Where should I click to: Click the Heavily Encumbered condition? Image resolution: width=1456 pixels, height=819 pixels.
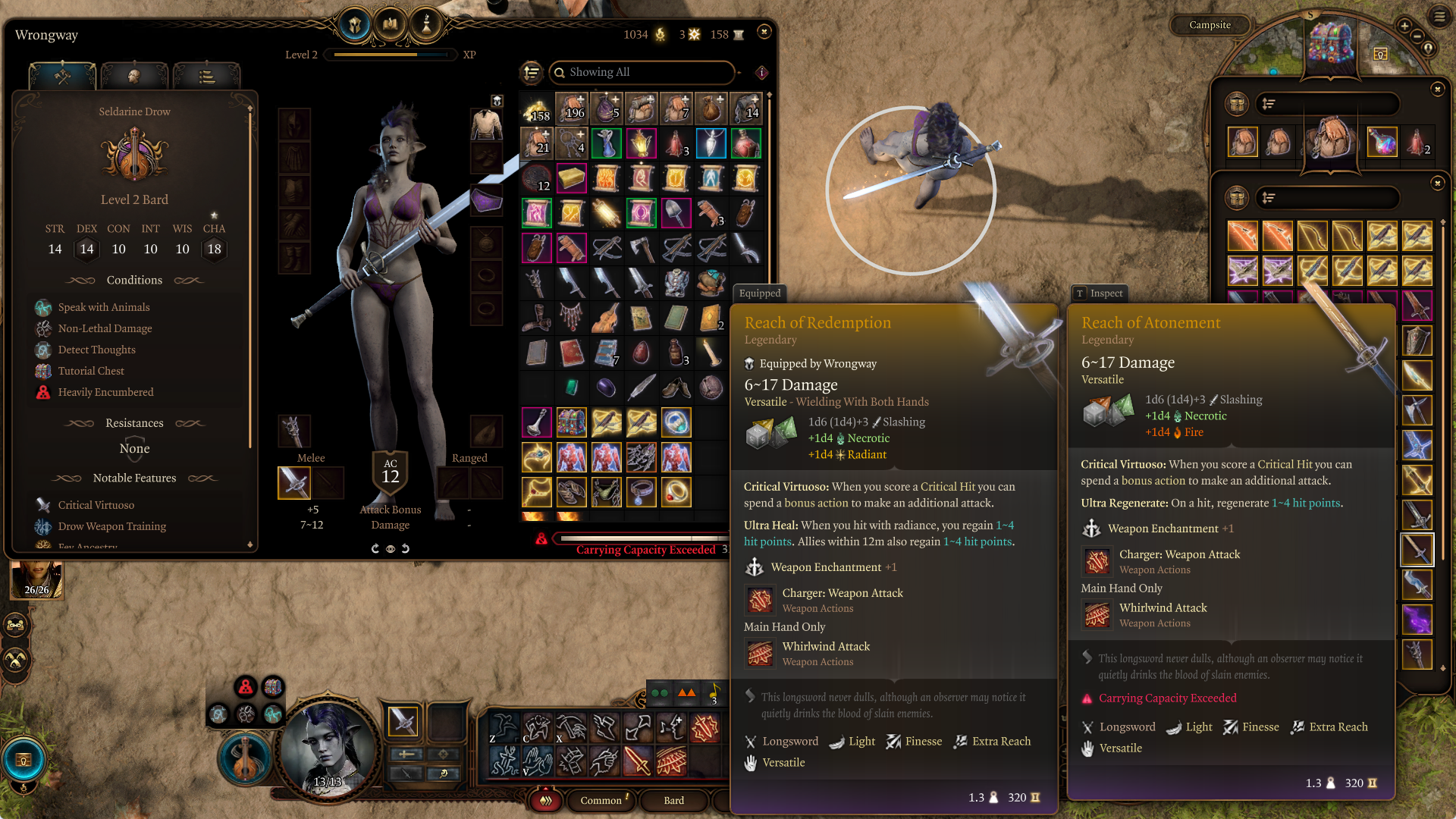tap(105, 392)
